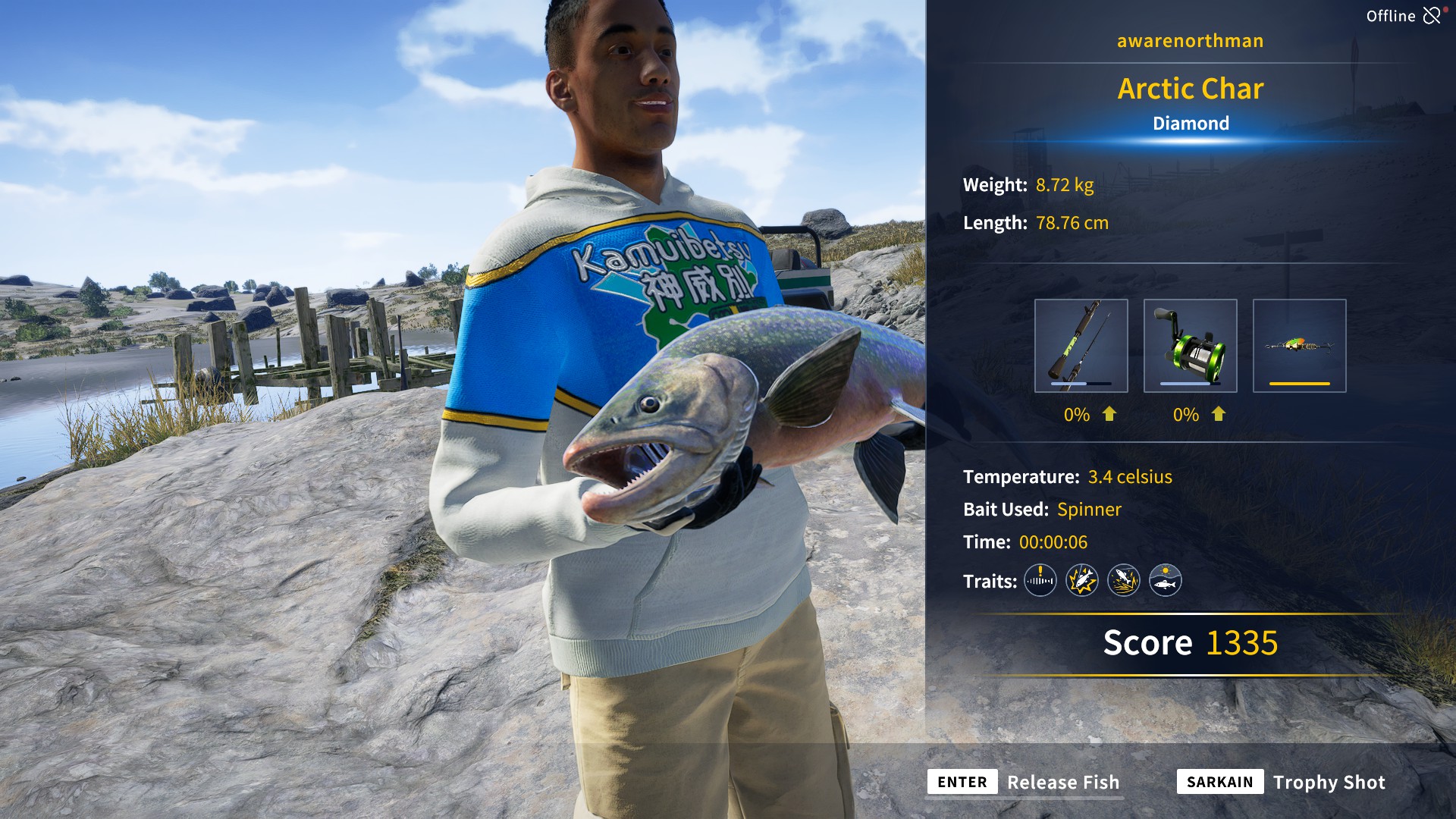Screen dimensions: 1456x819
Task: Select the spinner lure slot icon
Action: pyautogui.click(x=1300, y=345)
